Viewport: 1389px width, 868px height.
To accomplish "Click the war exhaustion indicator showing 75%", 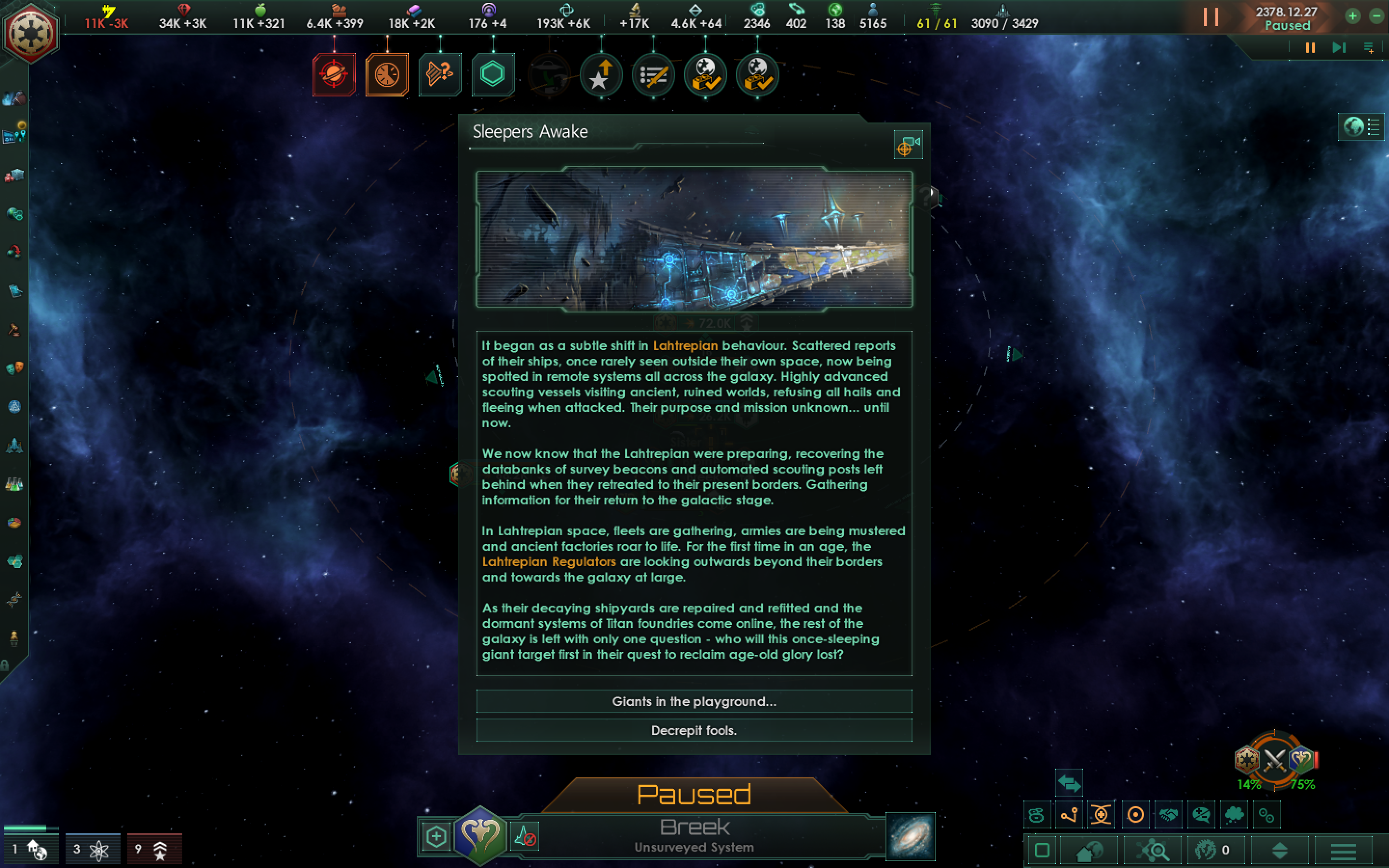I will [x=1302, y=783].
